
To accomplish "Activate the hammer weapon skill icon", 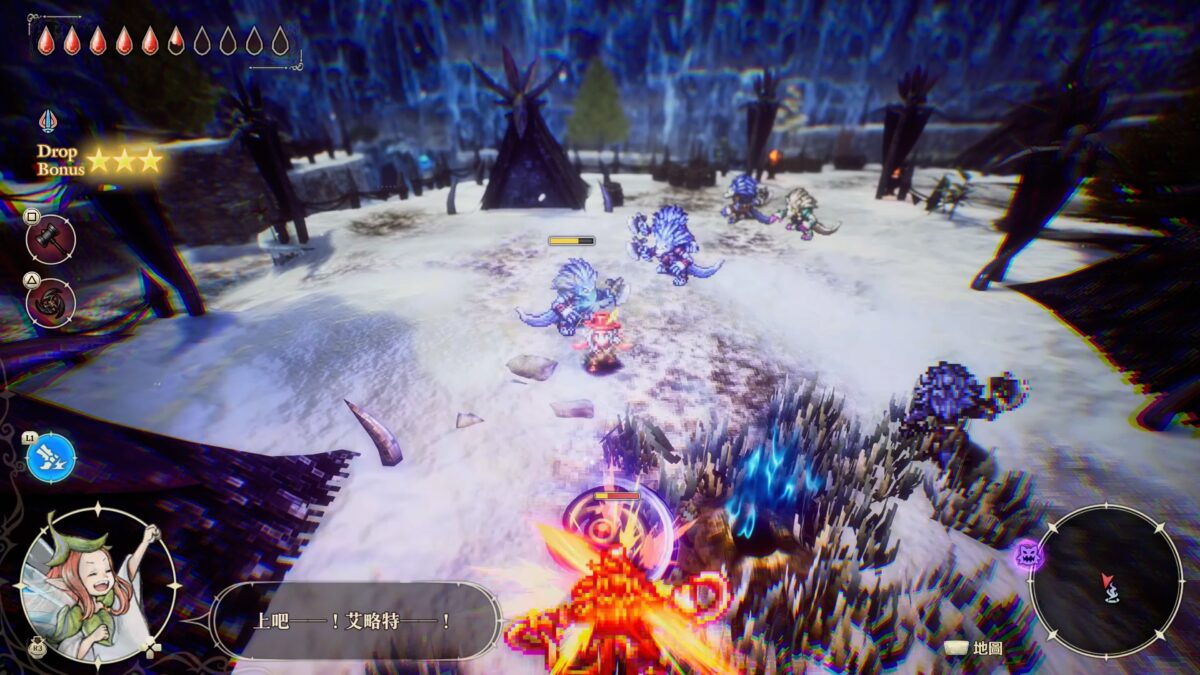I will pyautogui.click(x=50, y=240).
